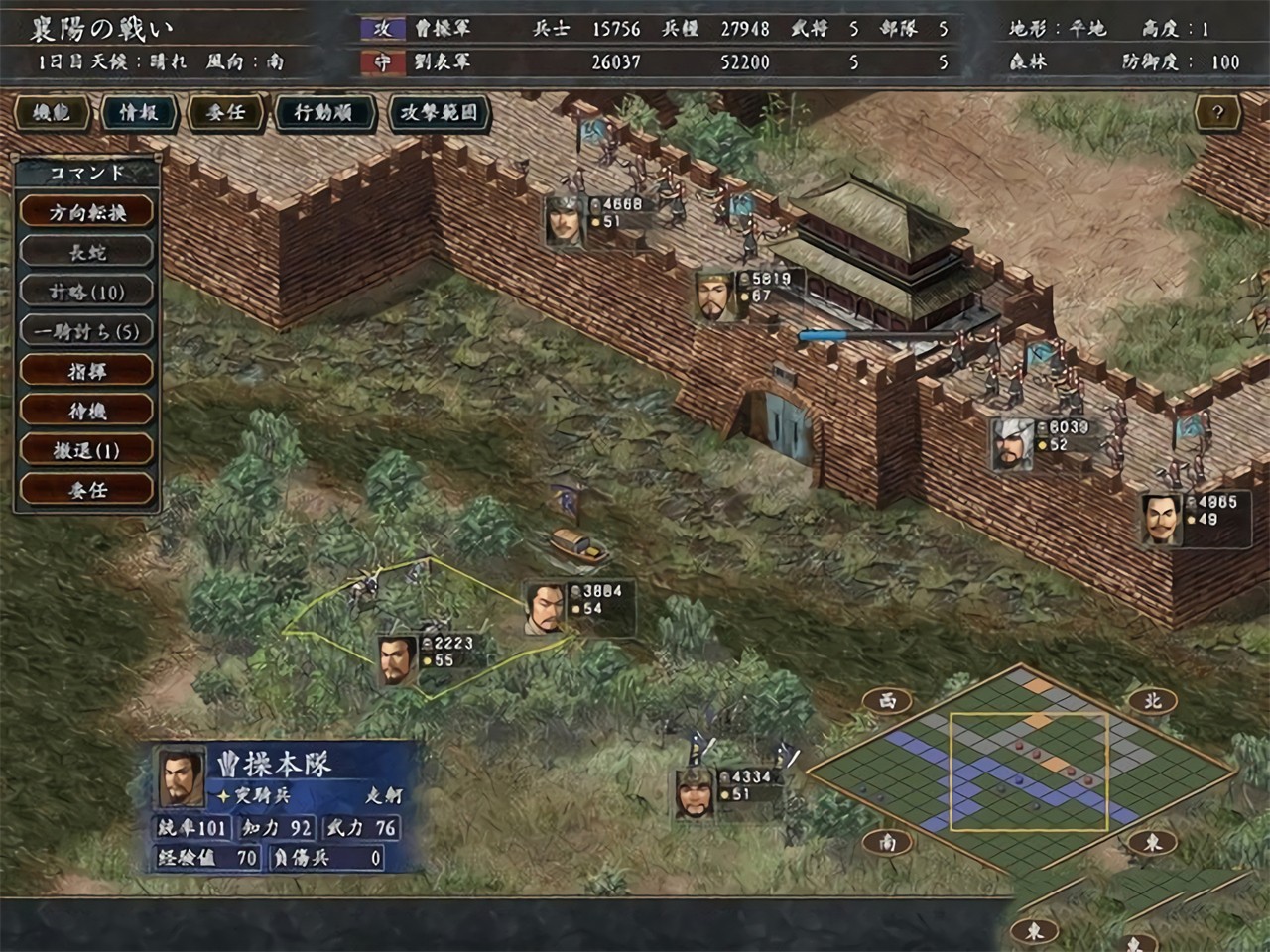Click the 曹操本隊 commander portrait panel
The height and width of the screenshot is (952, 1270).
point(182,776)
